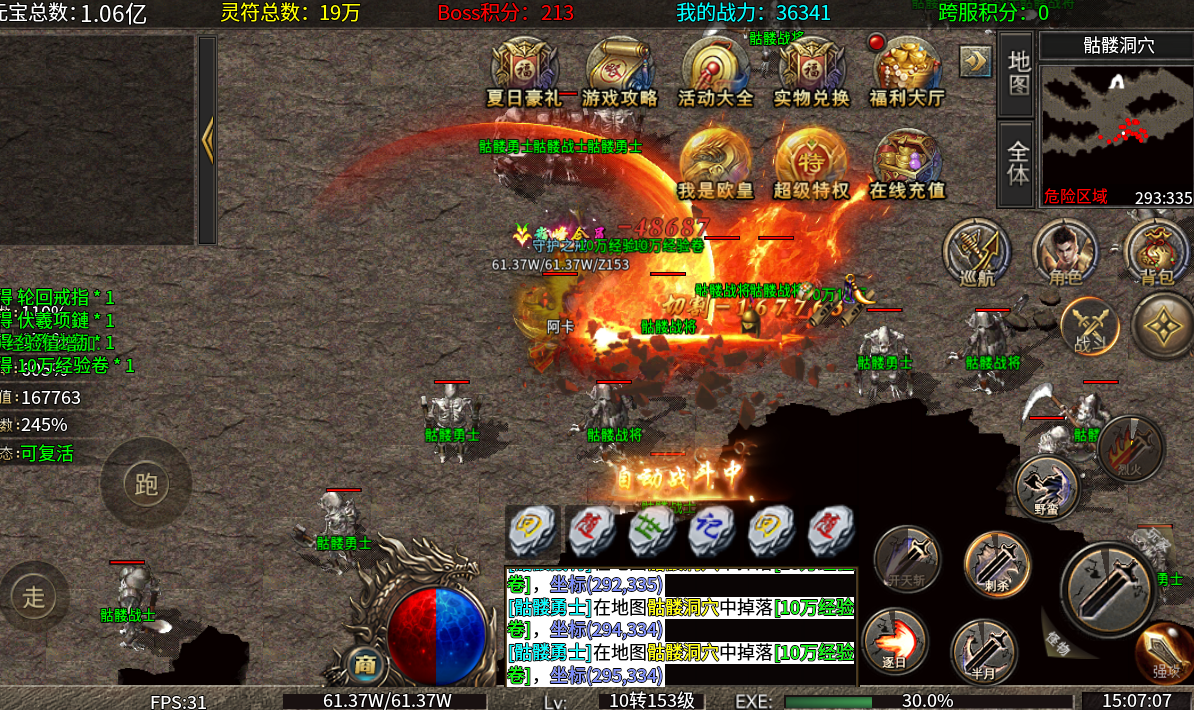This screenshot has width=1194, height=710.
Task: Toggle the 战斗 crossed swords button
Action: (x=1088, y=325)
